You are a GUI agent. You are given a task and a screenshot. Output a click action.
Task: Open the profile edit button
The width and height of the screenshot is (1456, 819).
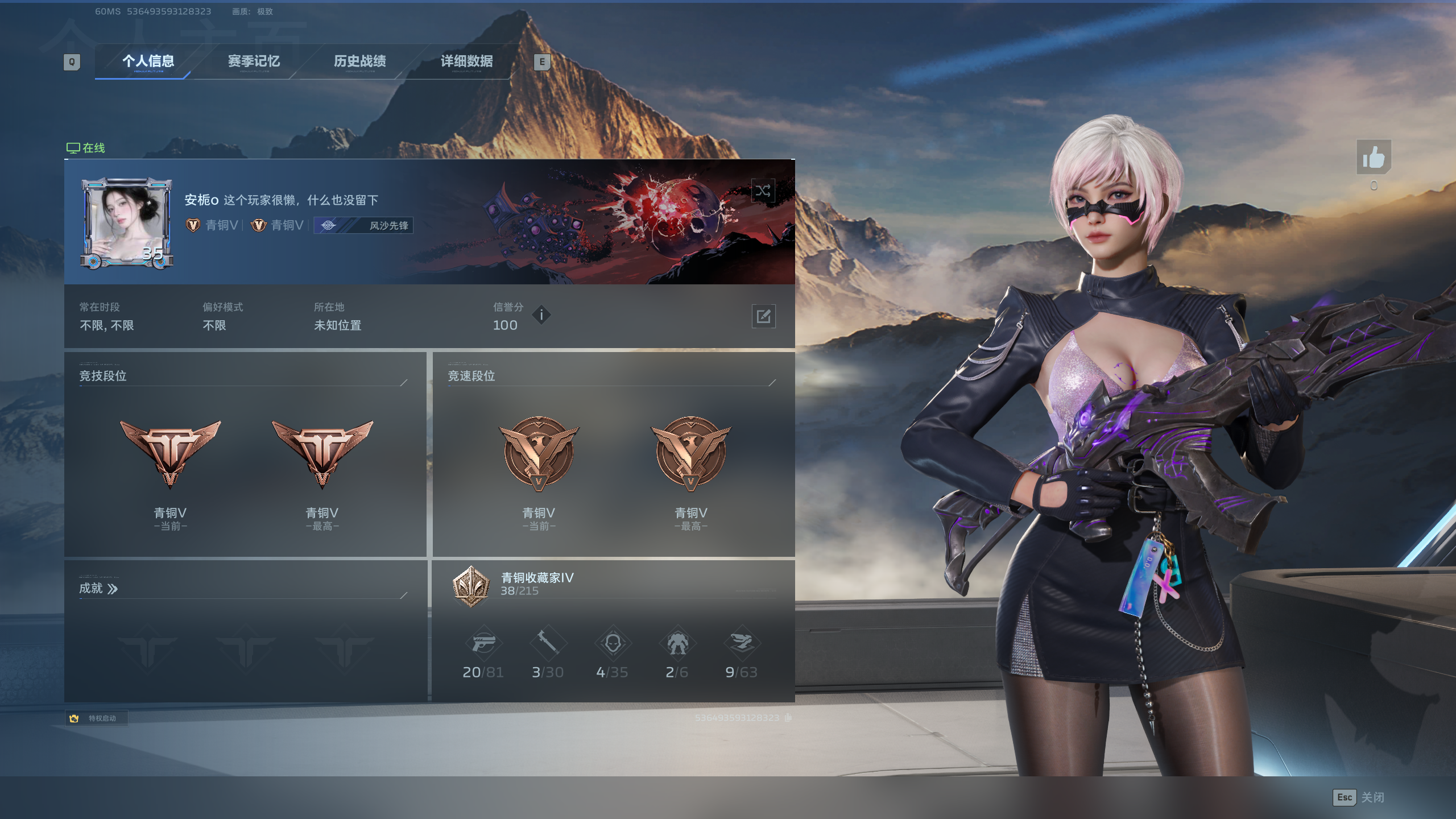click(763, 316)
